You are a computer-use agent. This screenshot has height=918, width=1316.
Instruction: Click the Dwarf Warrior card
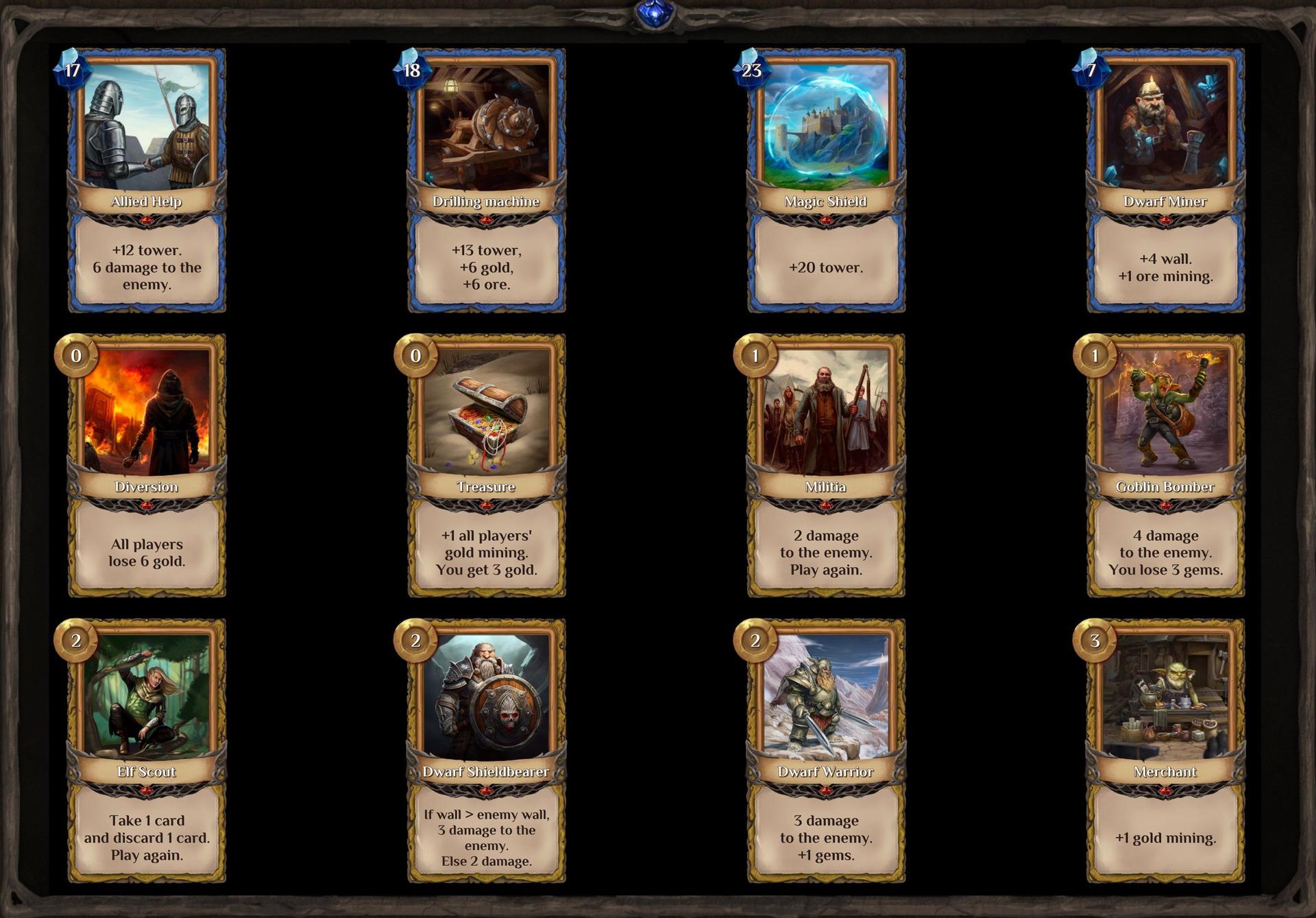coord(826,751)
